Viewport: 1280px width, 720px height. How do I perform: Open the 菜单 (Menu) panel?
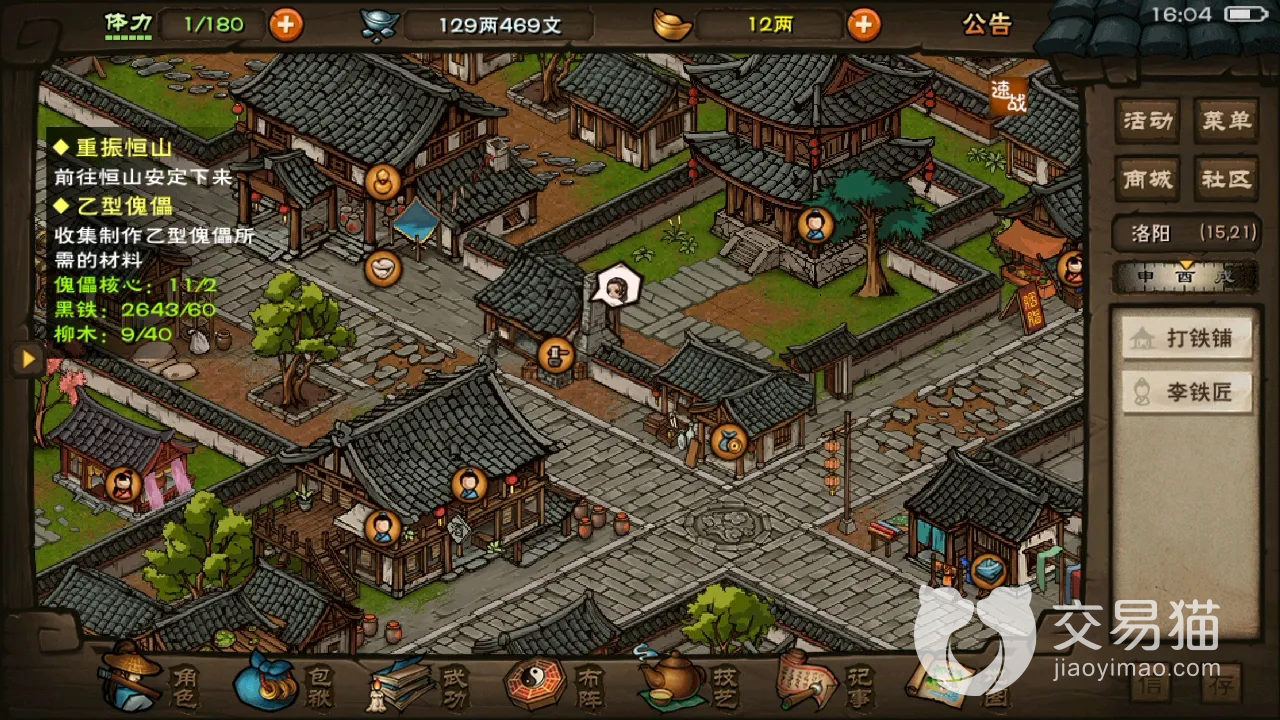point(1227,120)
